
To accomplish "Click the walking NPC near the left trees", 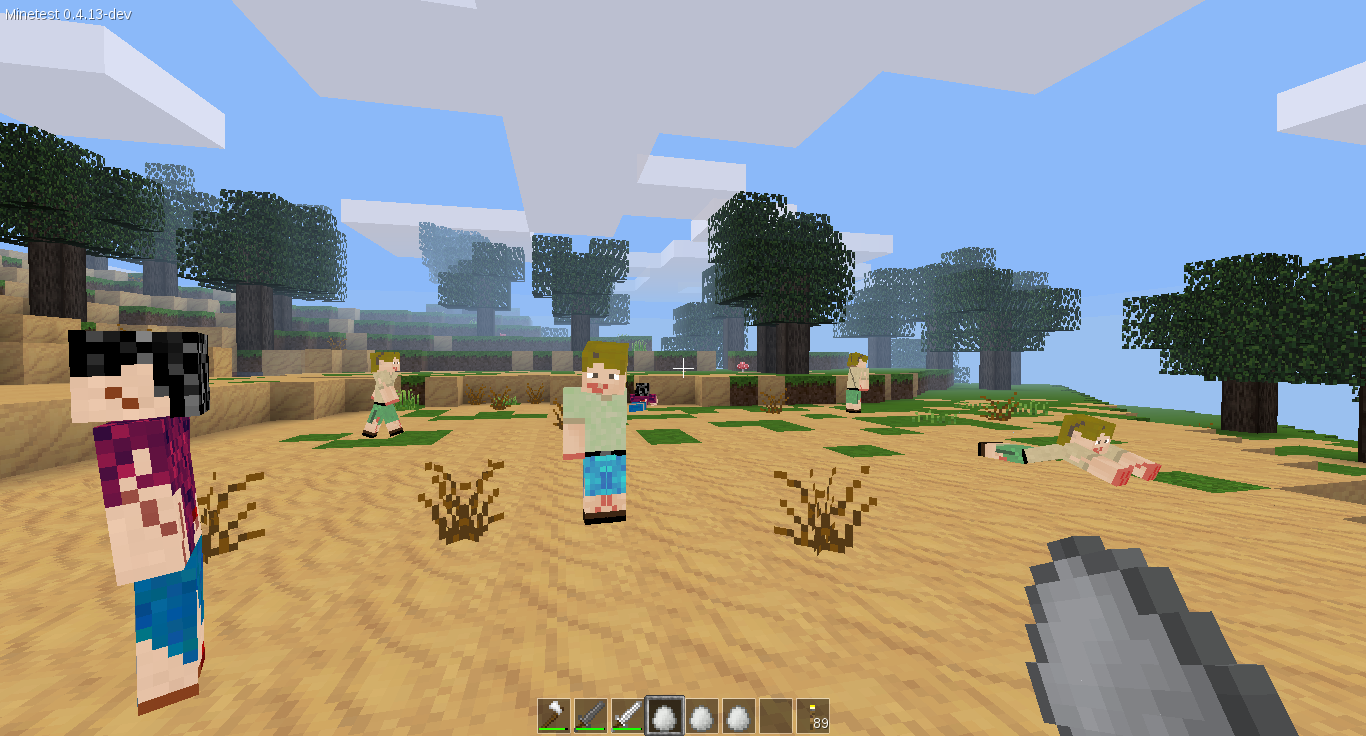I will point(385,395).
